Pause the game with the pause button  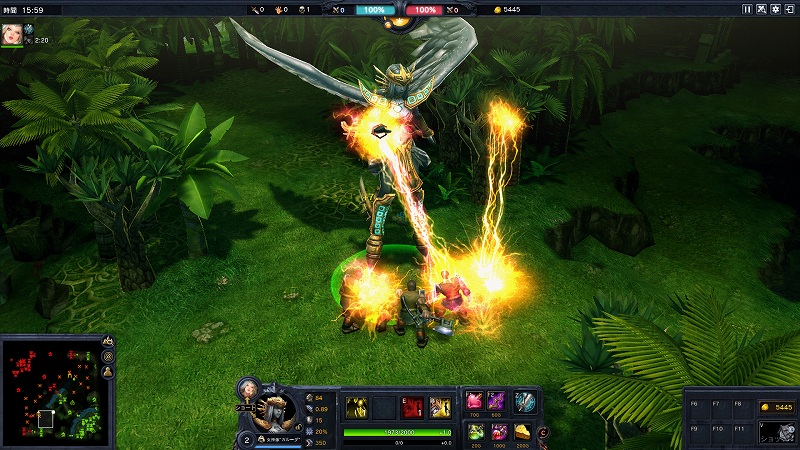pyautogui.click(x=747, y=9)
